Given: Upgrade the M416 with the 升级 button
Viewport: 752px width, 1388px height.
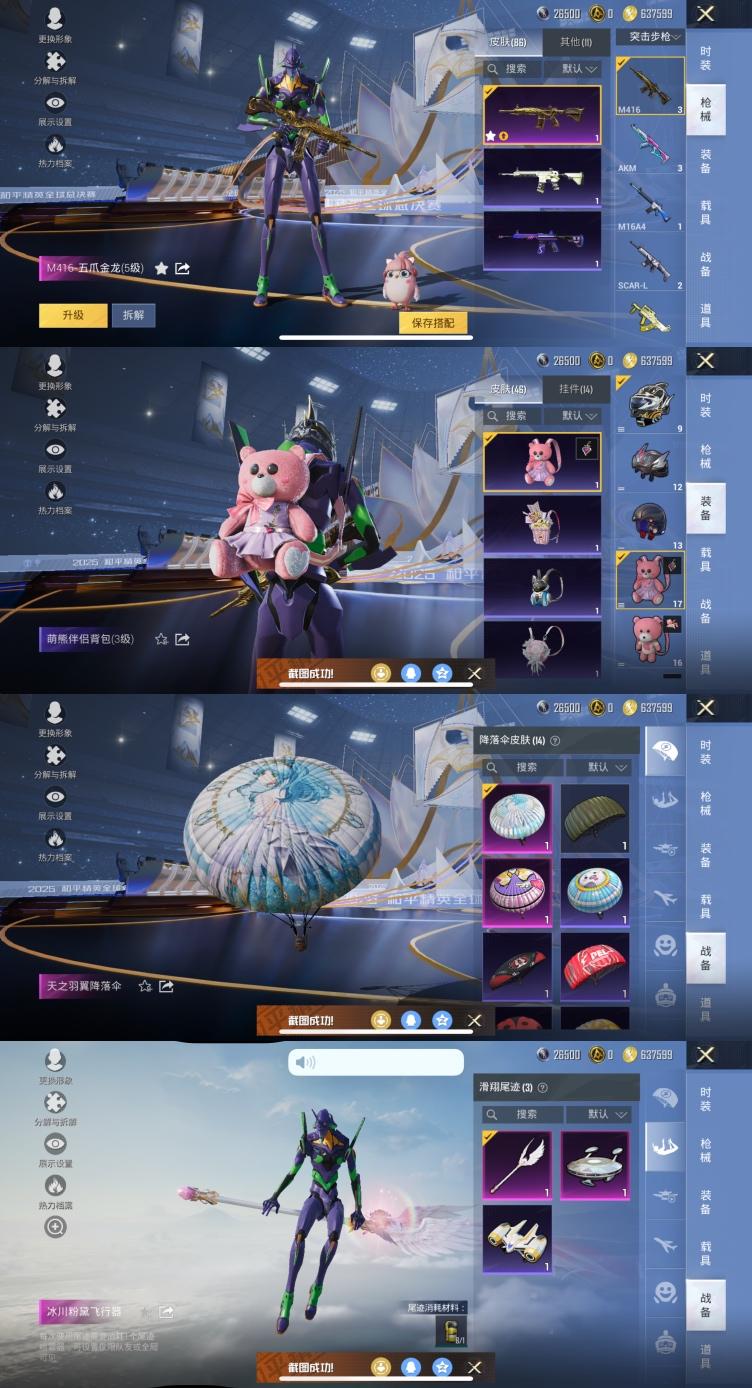Looking at the screenshot, I should tap(73, 315).
